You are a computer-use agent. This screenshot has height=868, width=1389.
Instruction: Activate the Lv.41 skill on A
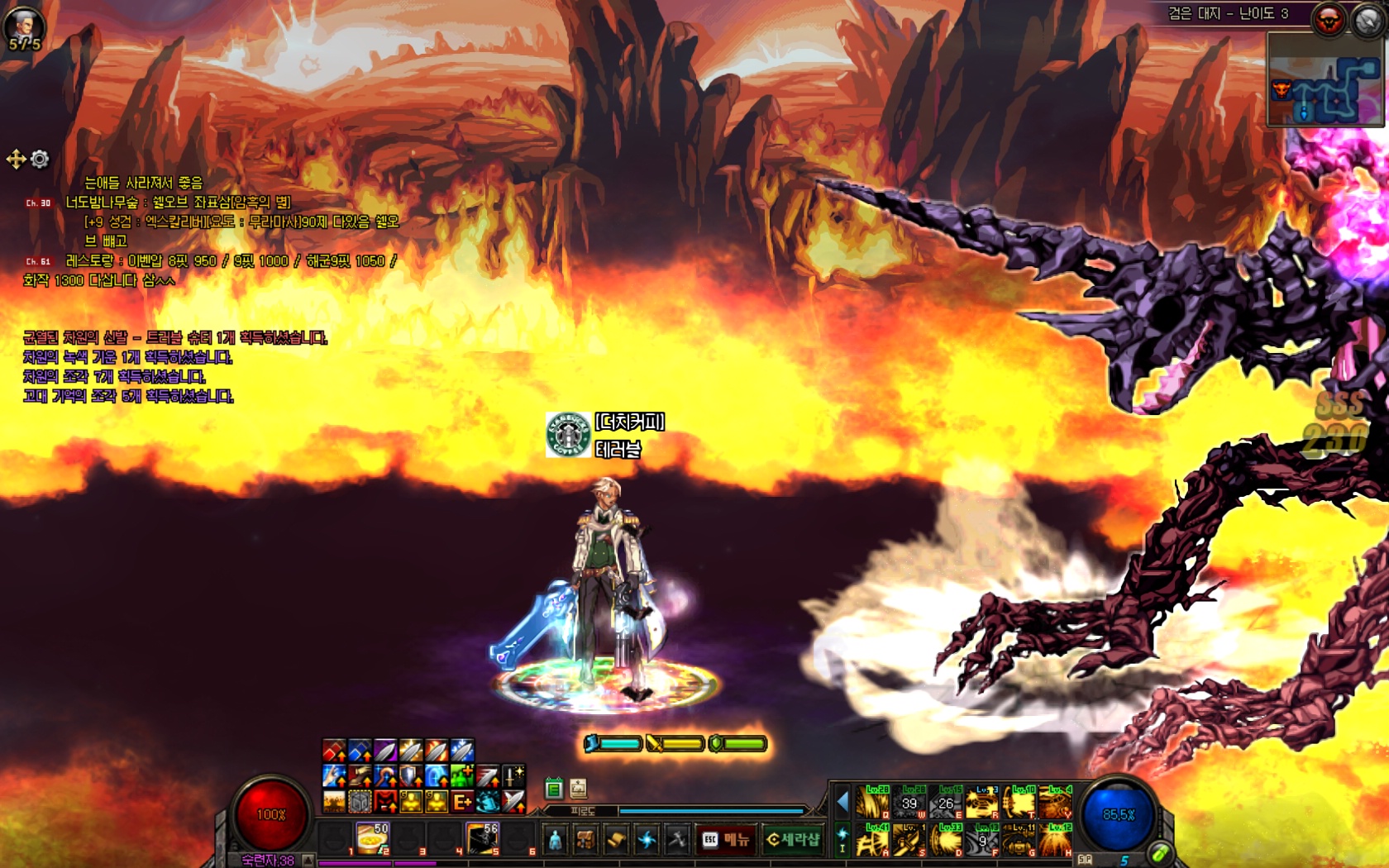(872, 840)
